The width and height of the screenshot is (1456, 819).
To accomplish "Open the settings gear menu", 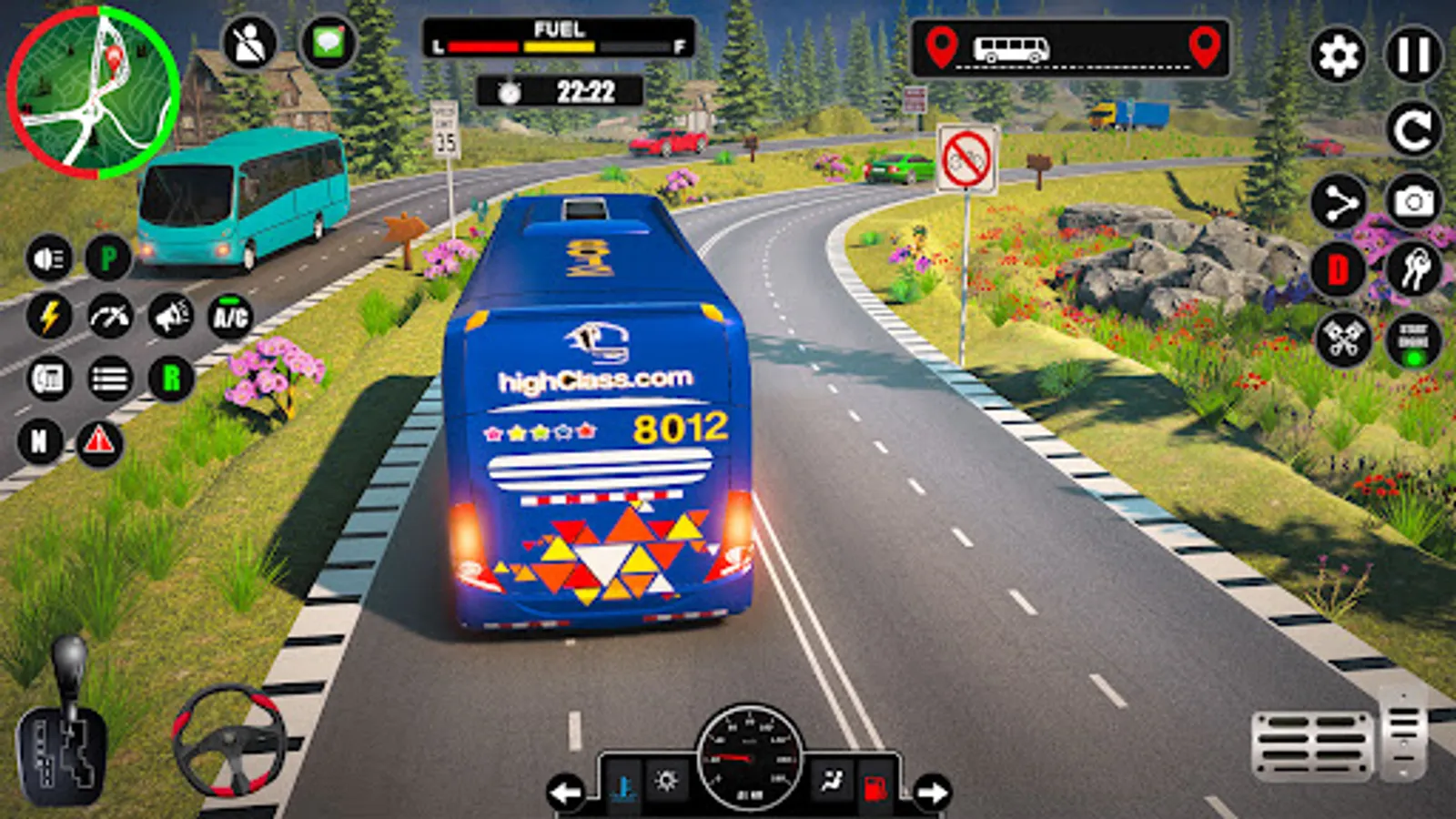I will 1338,56.
